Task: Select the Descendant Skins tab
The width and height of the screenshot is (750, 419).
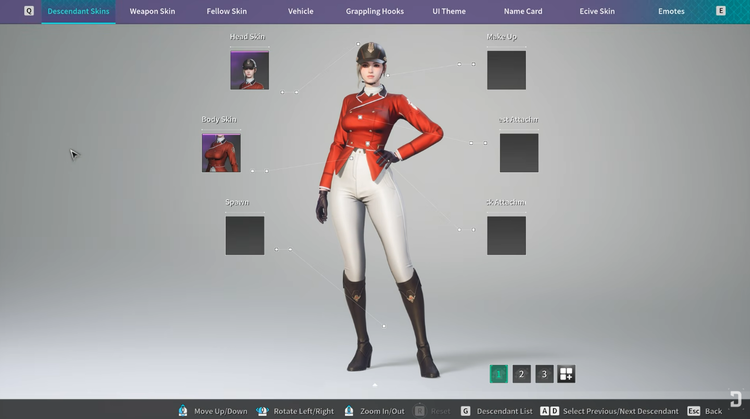Action: (79, 11)
